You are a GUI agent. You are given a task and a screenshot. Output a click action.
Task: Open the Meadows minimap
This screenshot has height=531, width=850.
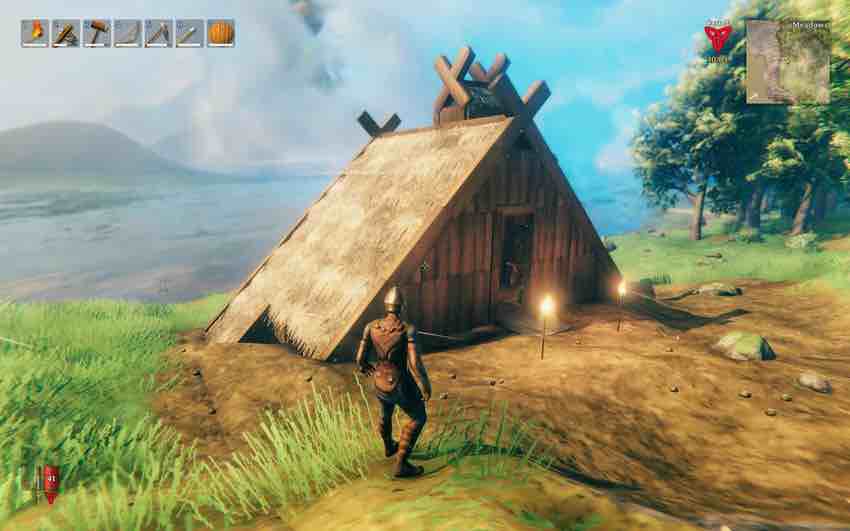pos(788,61)
